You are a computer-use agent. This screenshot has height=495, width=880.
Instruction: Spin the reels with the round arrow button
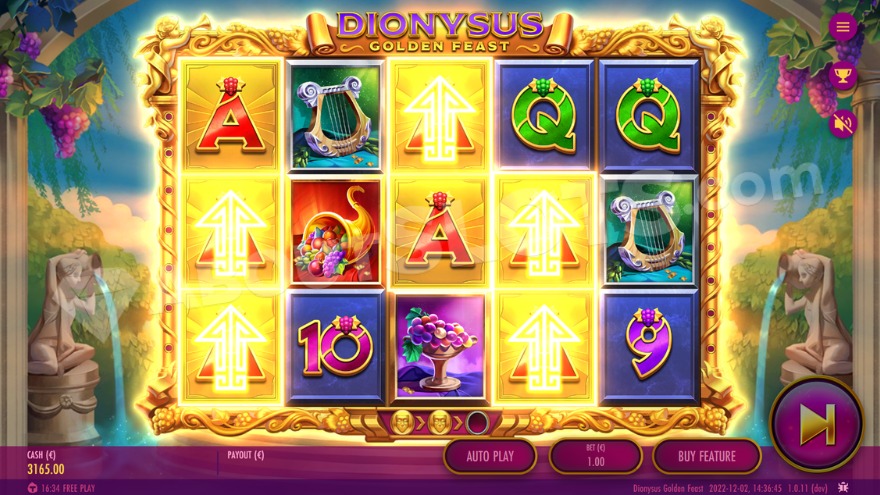pos(816,424)
